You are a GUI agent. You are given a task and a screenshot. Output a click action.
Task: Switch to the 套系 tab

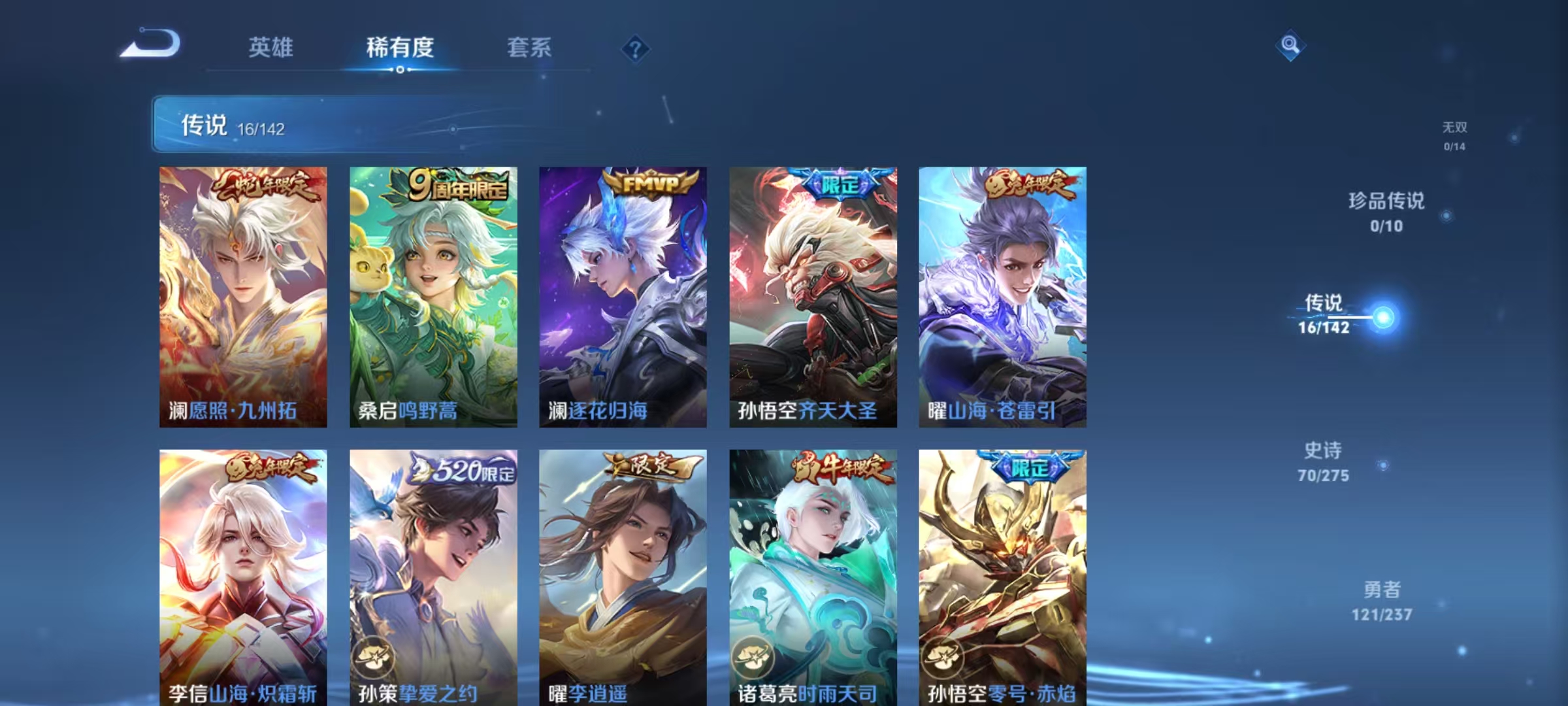point(529,48)
